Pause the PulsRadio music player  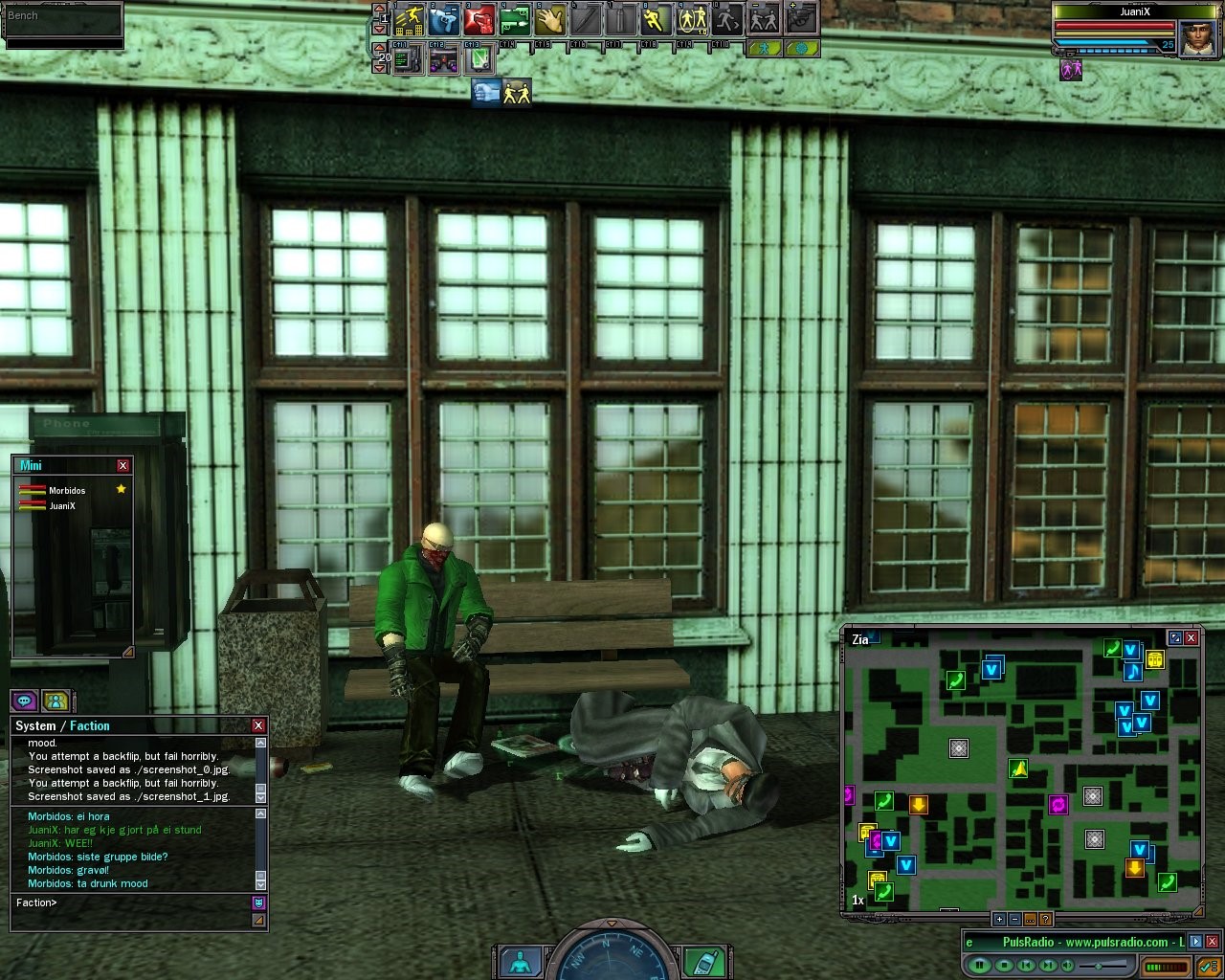(978, 965)
